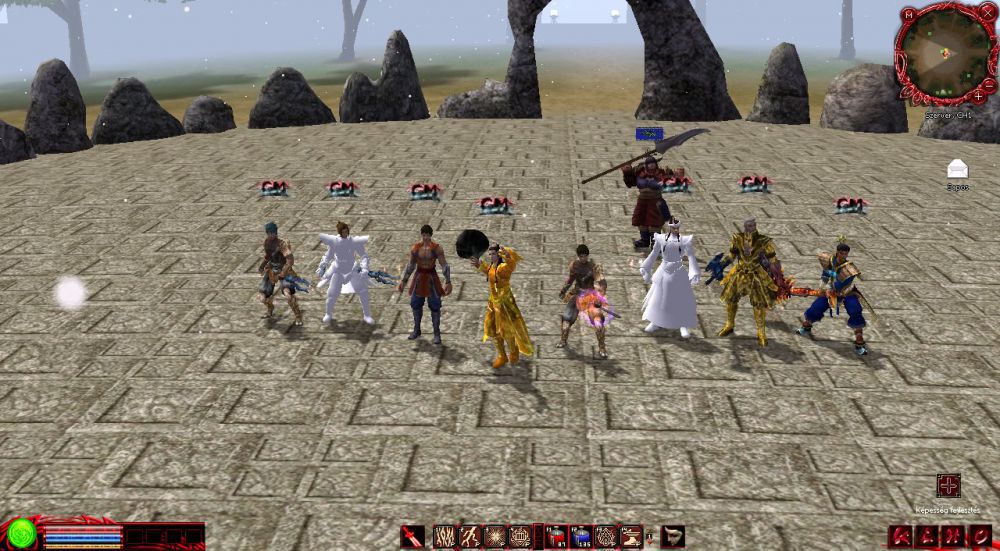
Task: Activate the swirling aura skill beside the potions
Action: (x=606, y=537)
